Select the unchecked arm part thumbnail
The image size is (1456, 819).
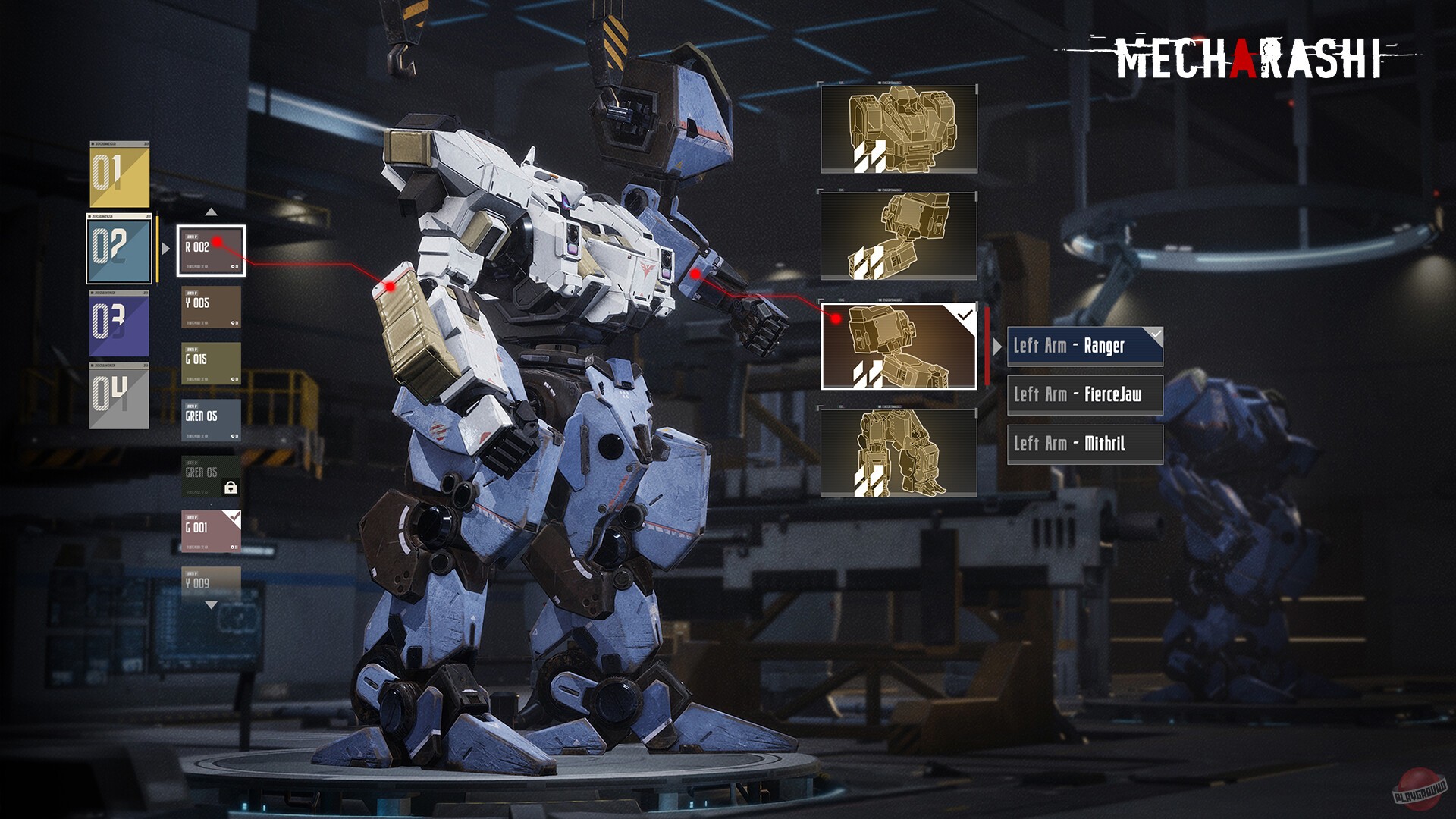[899, 235]
